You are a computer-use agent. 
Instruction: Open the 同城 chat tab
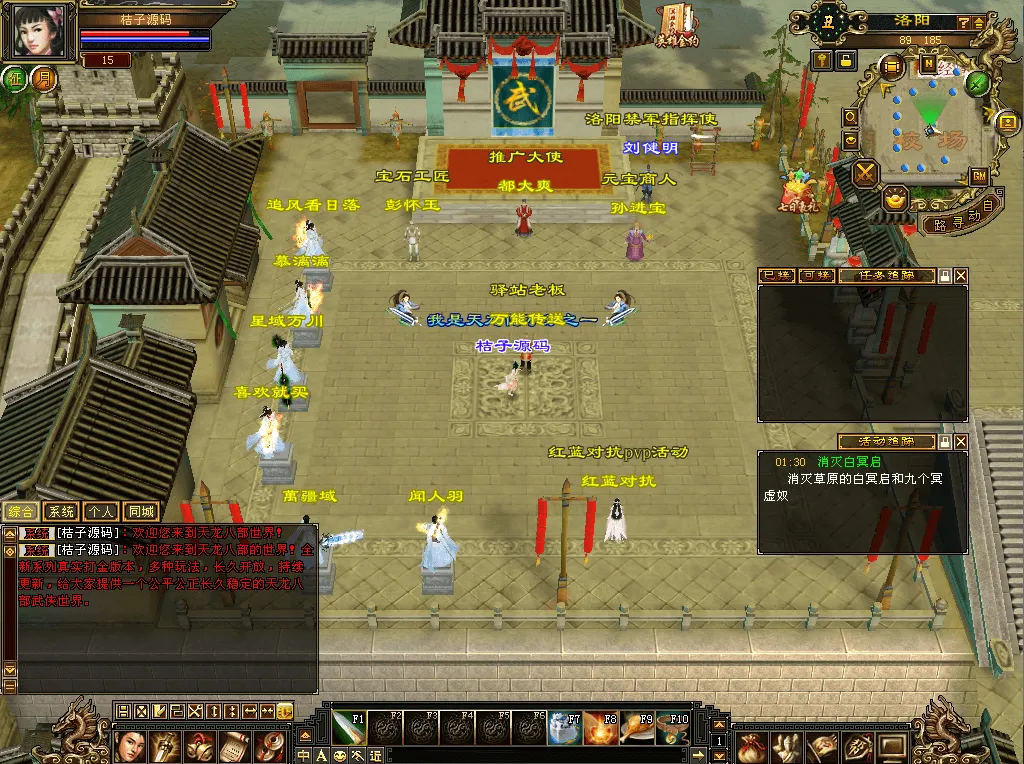coord(141,512)
